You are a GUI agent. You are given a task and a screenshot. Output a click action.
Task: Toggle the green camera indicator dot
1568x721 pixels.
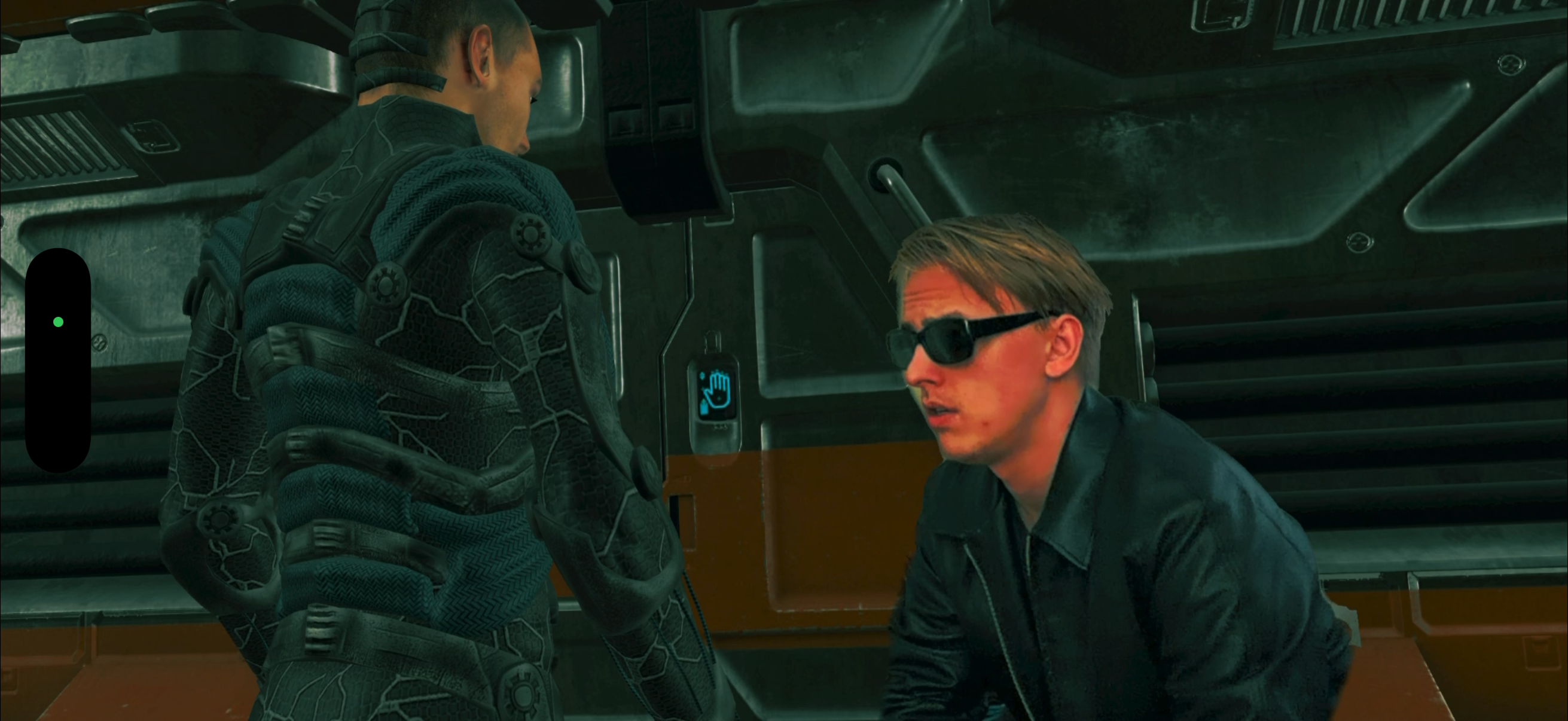[59, 320]
